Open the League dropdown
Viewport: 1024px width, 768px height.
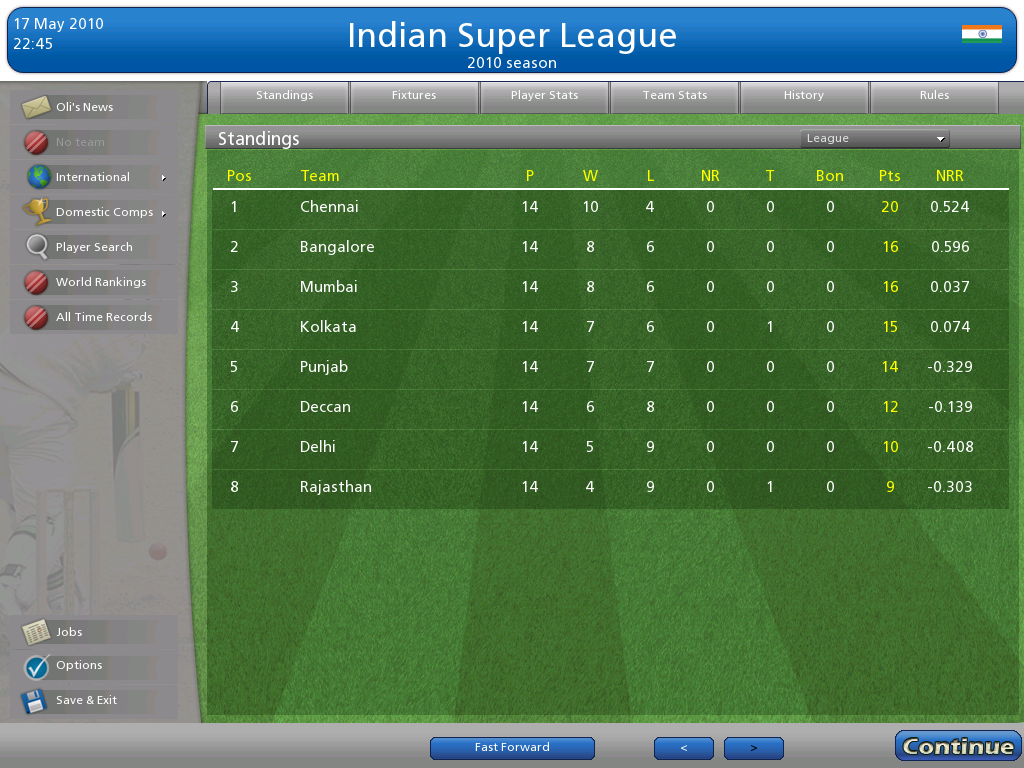874,139
